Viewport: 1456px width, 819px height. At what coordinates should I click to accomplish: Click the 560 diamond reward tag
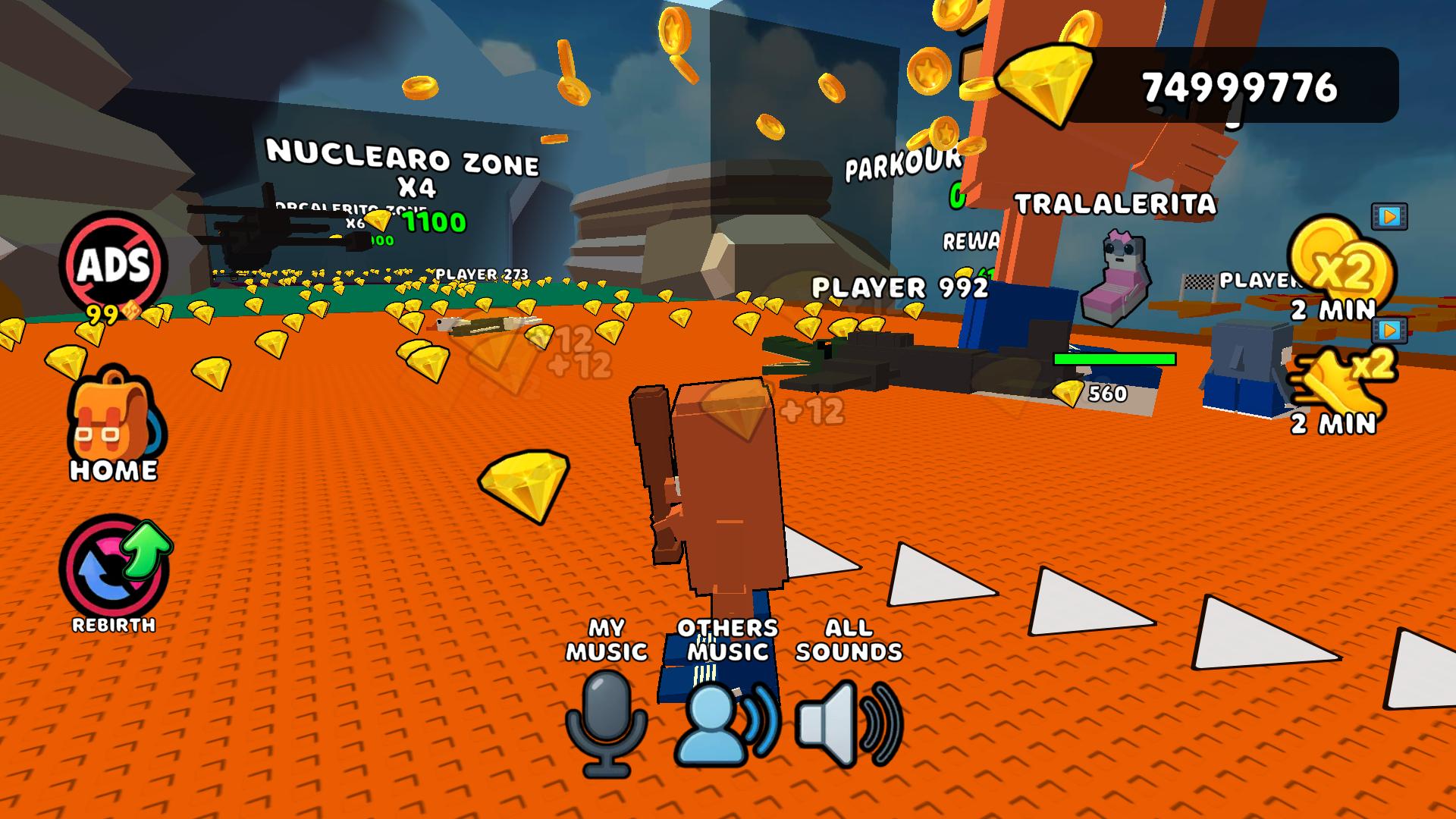1094,393
